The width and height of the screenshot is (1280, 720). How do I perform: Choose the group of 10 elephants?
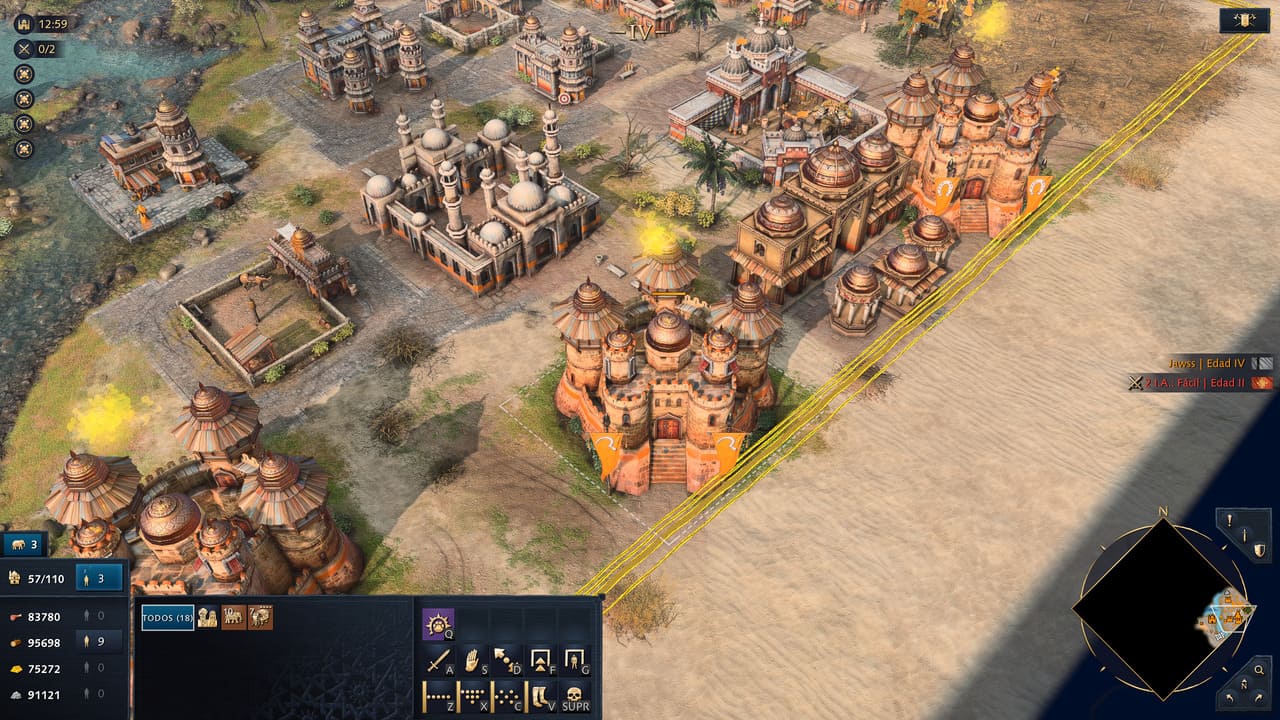pos(234,618)
